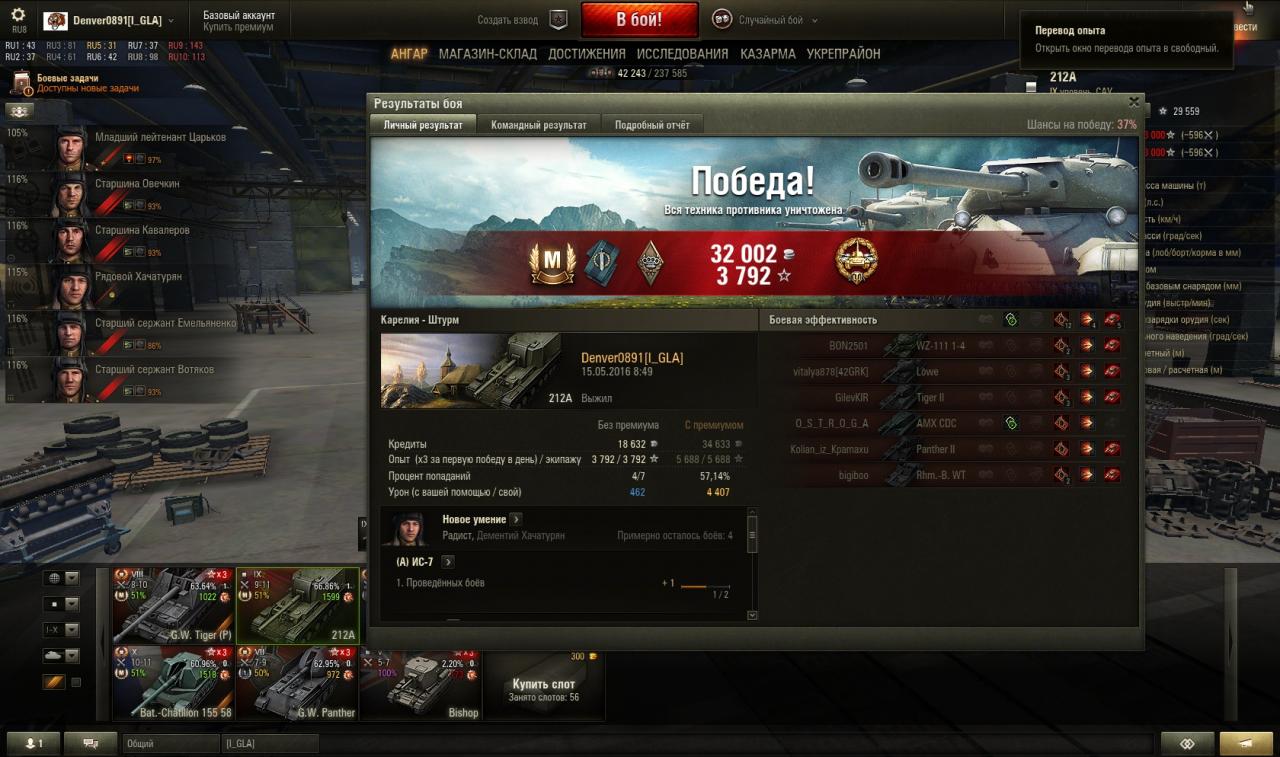Select the G.W. Panther tank slot

tap(297, 684)
